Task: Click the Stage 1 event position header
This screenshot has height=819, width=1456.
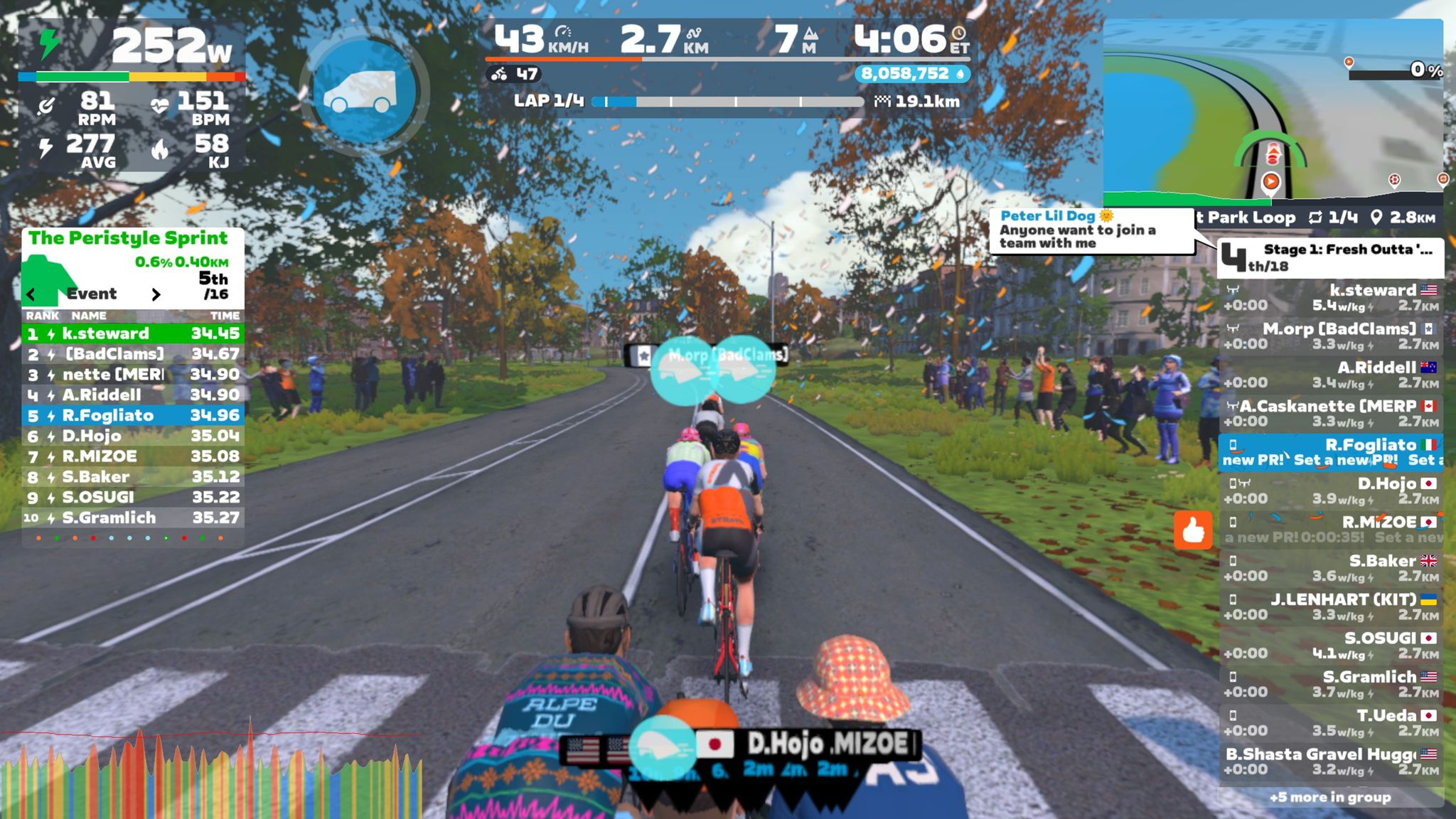Action: point(1330,257)
